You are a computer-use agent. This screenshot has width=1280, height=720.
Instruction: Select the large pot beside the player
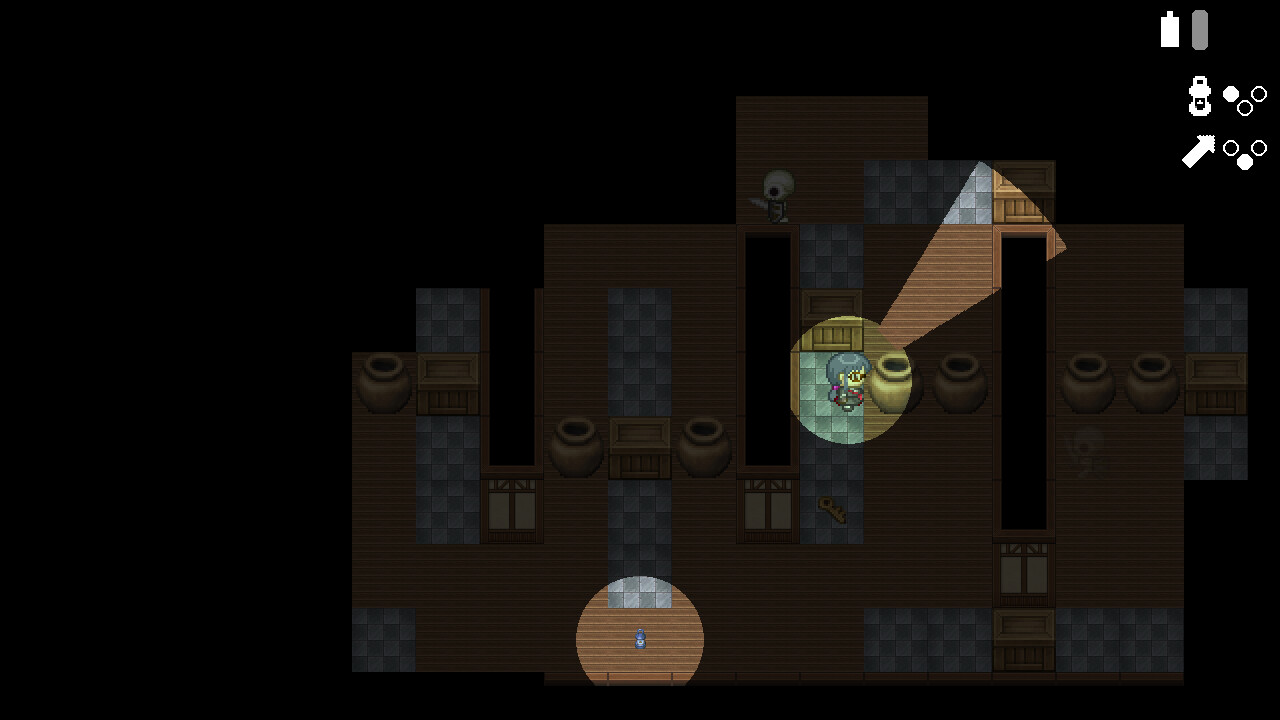coord(890,383)
